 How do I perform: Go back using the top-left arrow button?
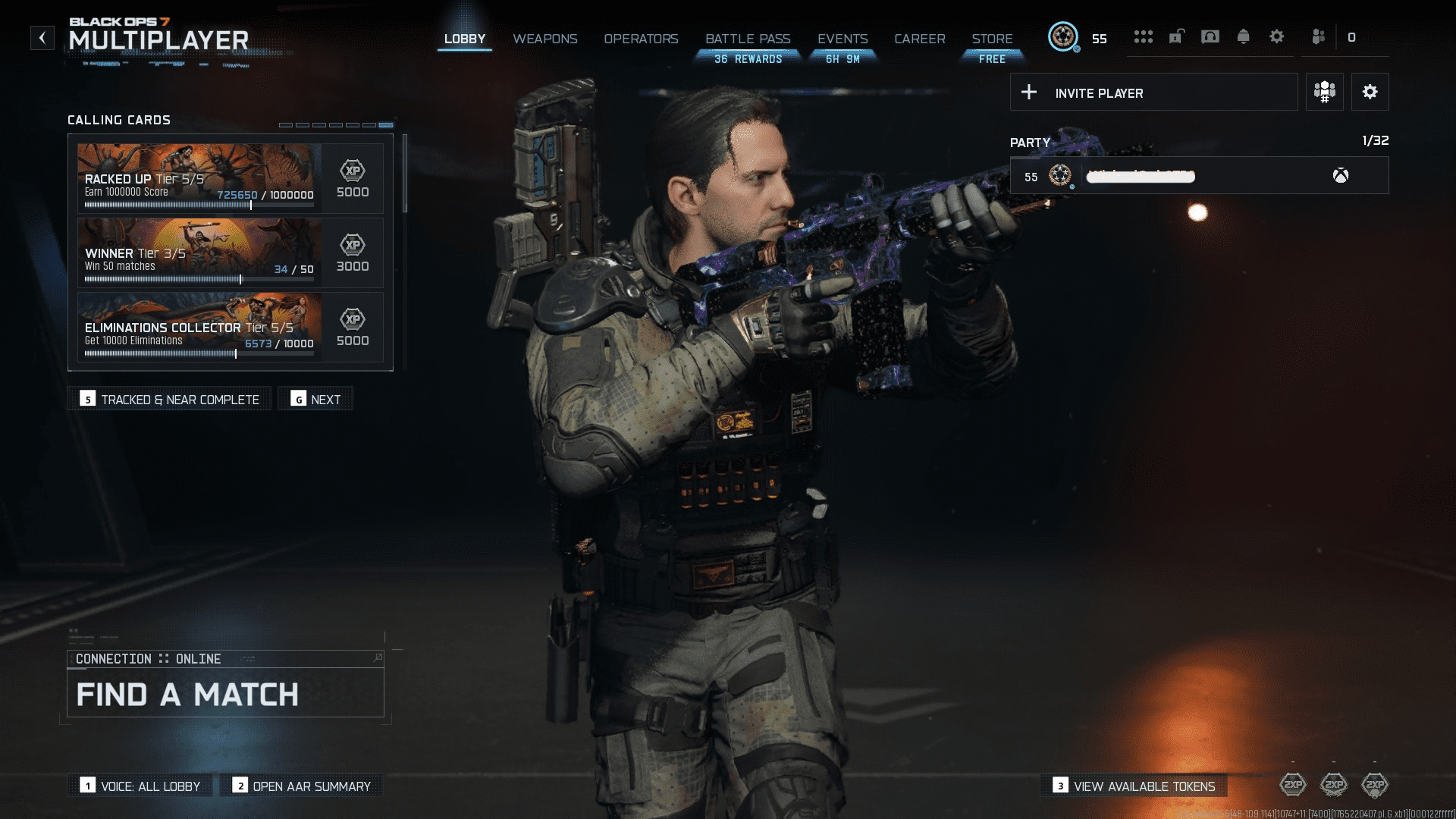[x=42, y=38]
